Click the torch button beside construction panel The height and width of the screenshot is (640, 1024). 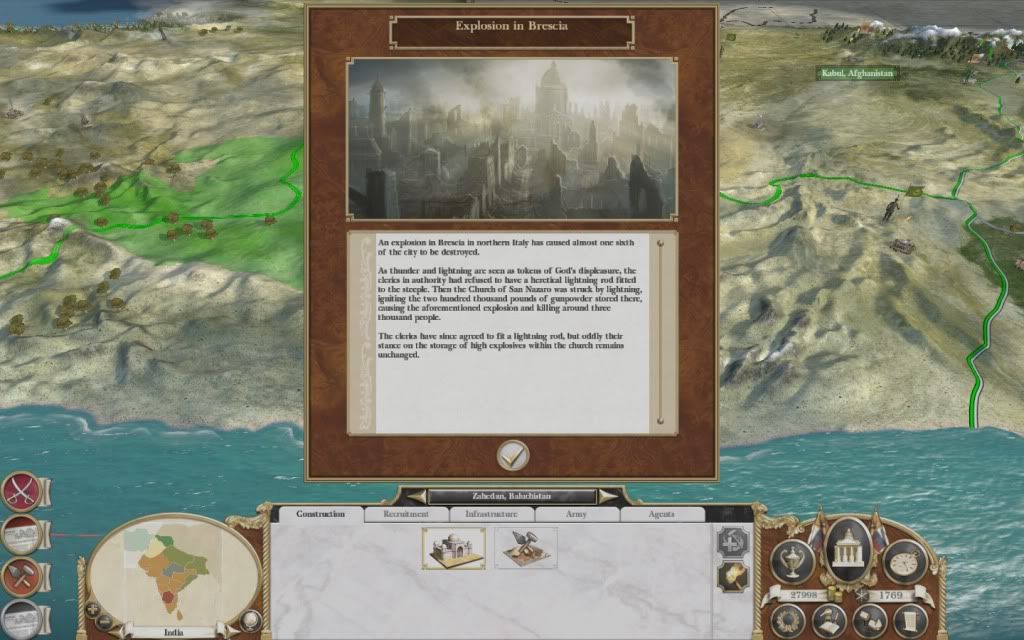pyautogui.click(x=731, y=576)
